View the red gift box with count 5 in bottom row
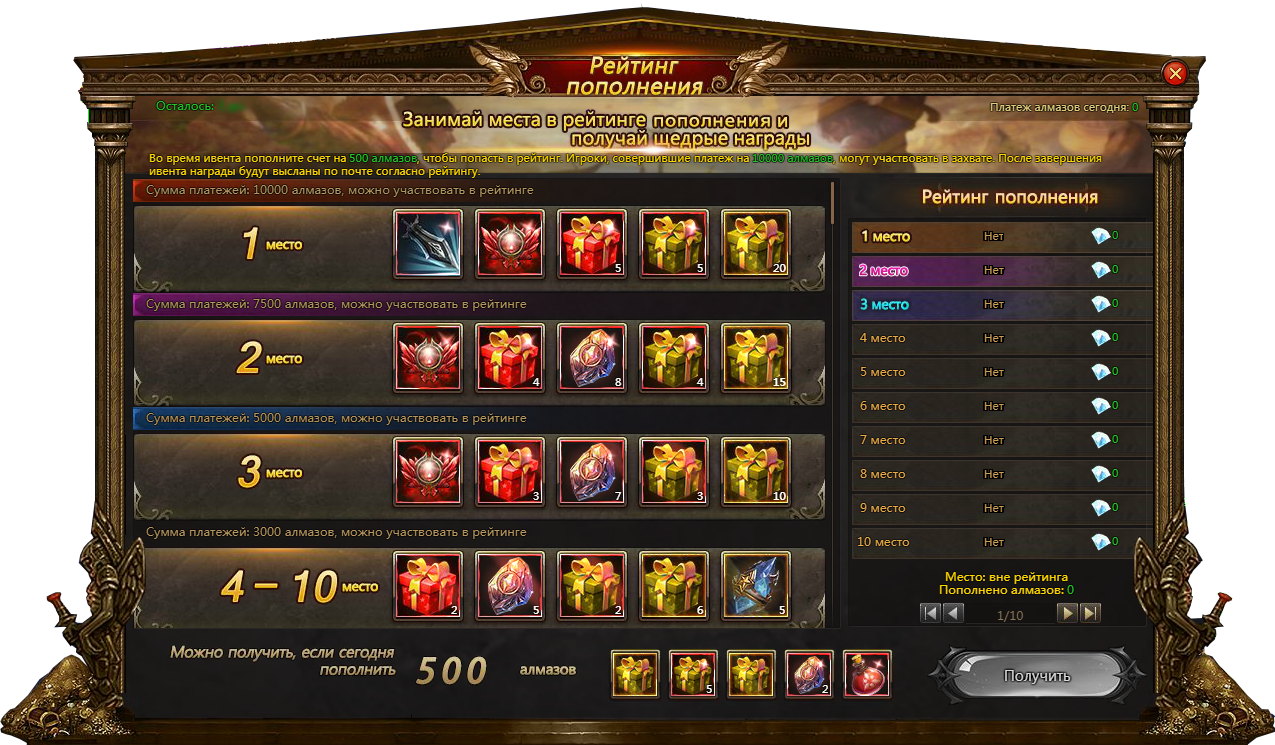This screenshot has width=1275, height=745. (693, 674)
